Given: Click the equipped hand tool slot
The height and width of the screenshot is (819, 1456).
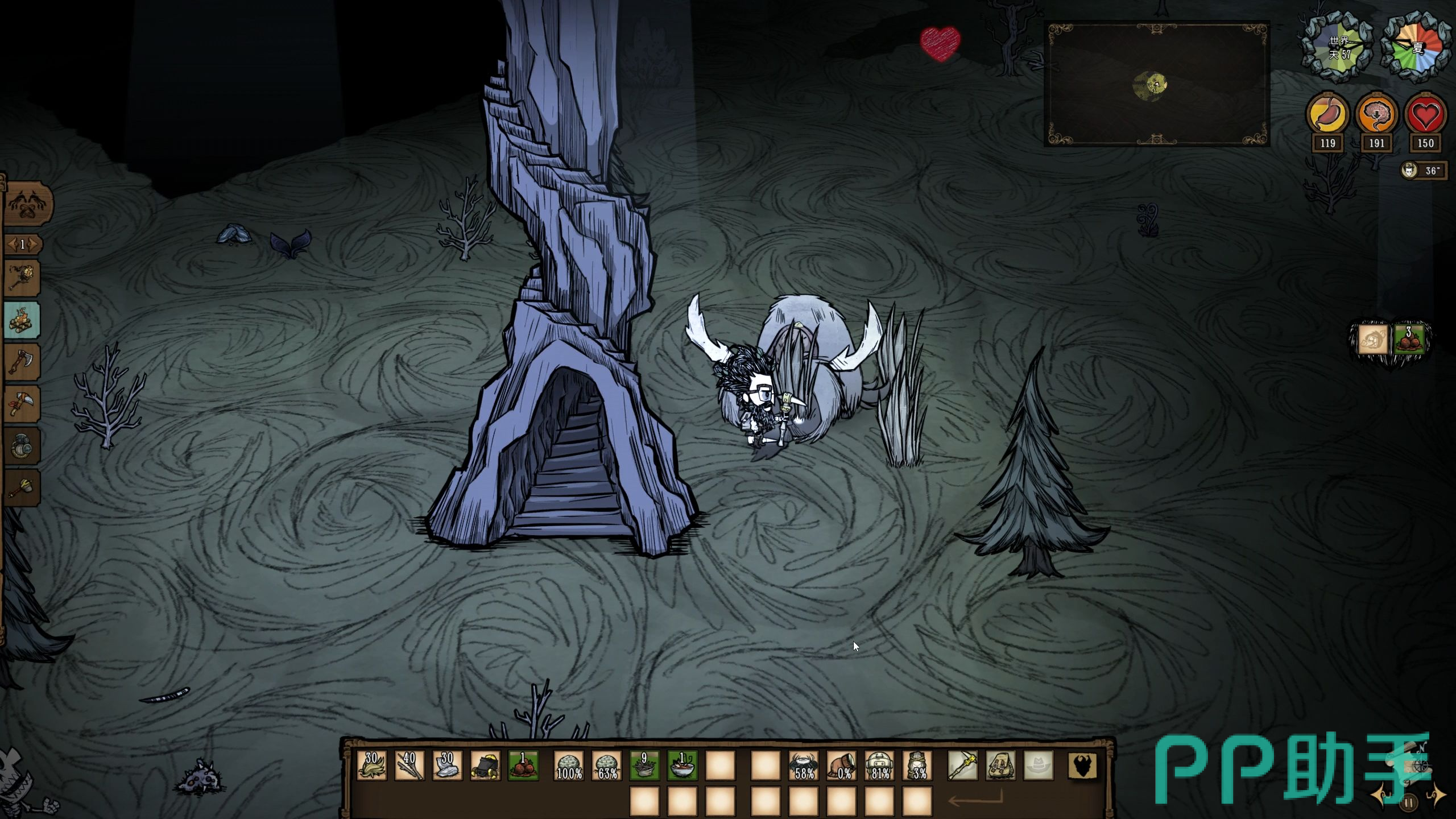Looking at the screenshot, I should (x=962, y=765).
